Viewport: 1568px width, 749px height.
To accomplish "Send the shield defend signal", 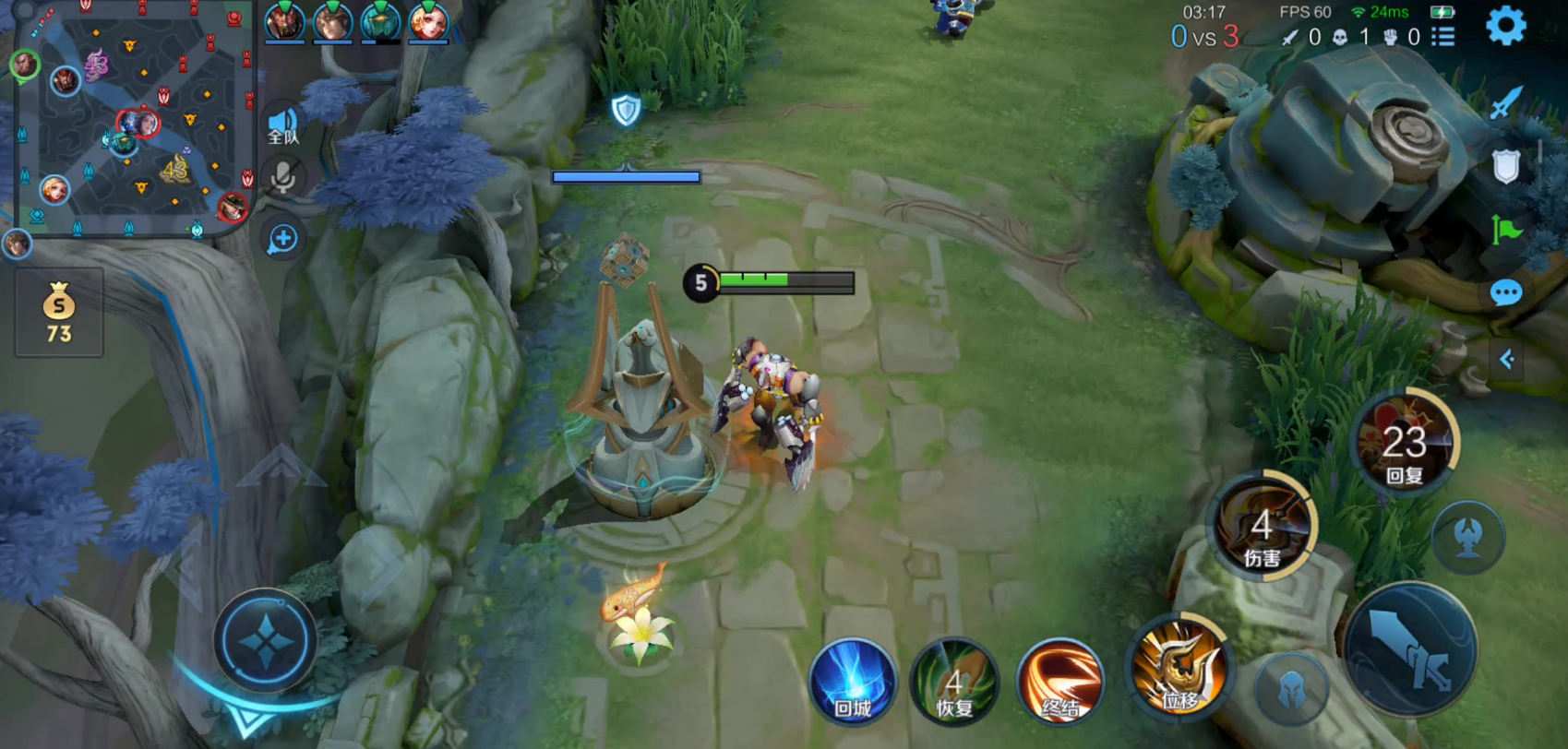I will [1505, 167].
